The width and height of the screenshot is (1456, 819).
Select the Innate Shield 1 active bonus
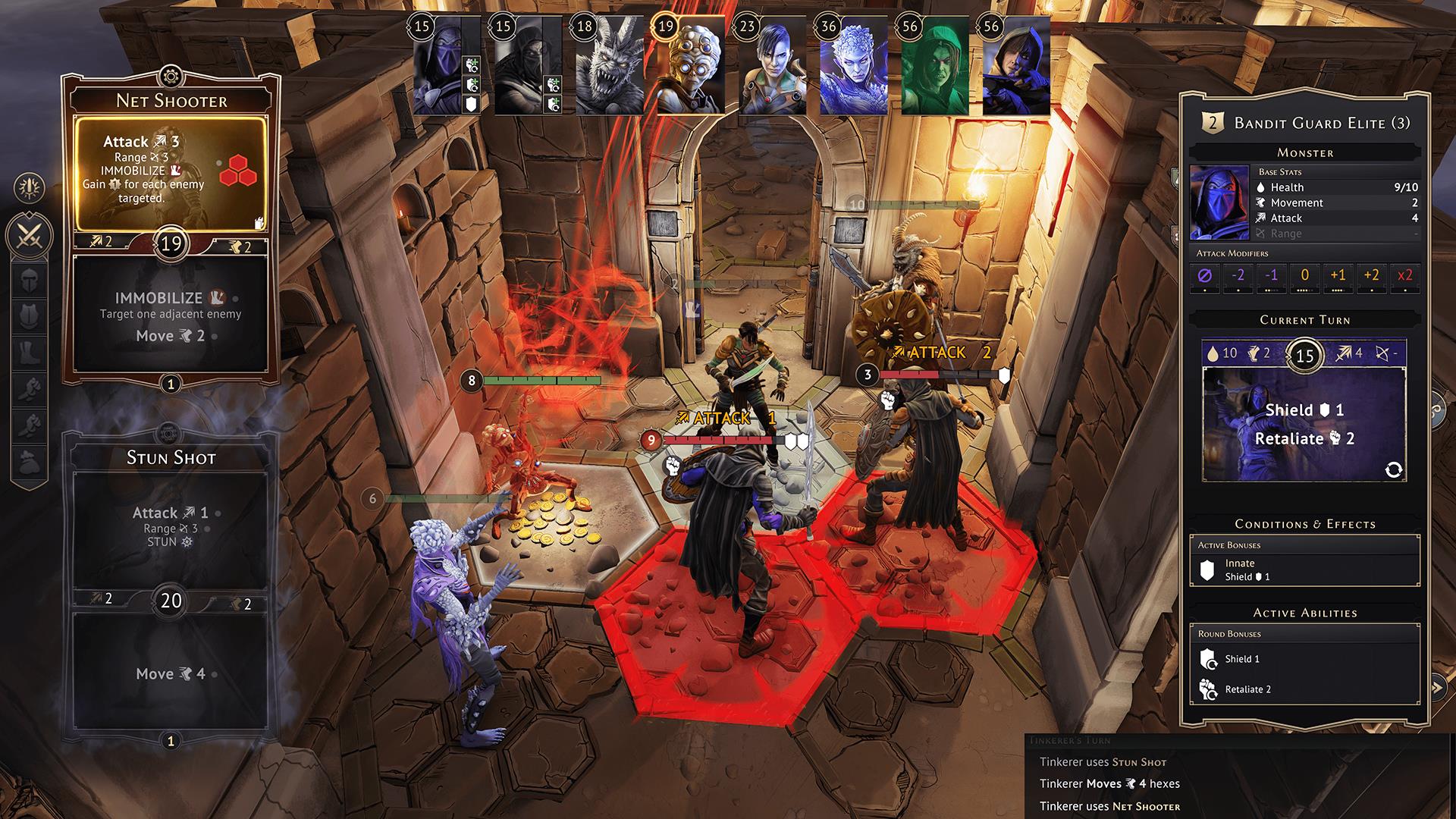[1304, 570]
